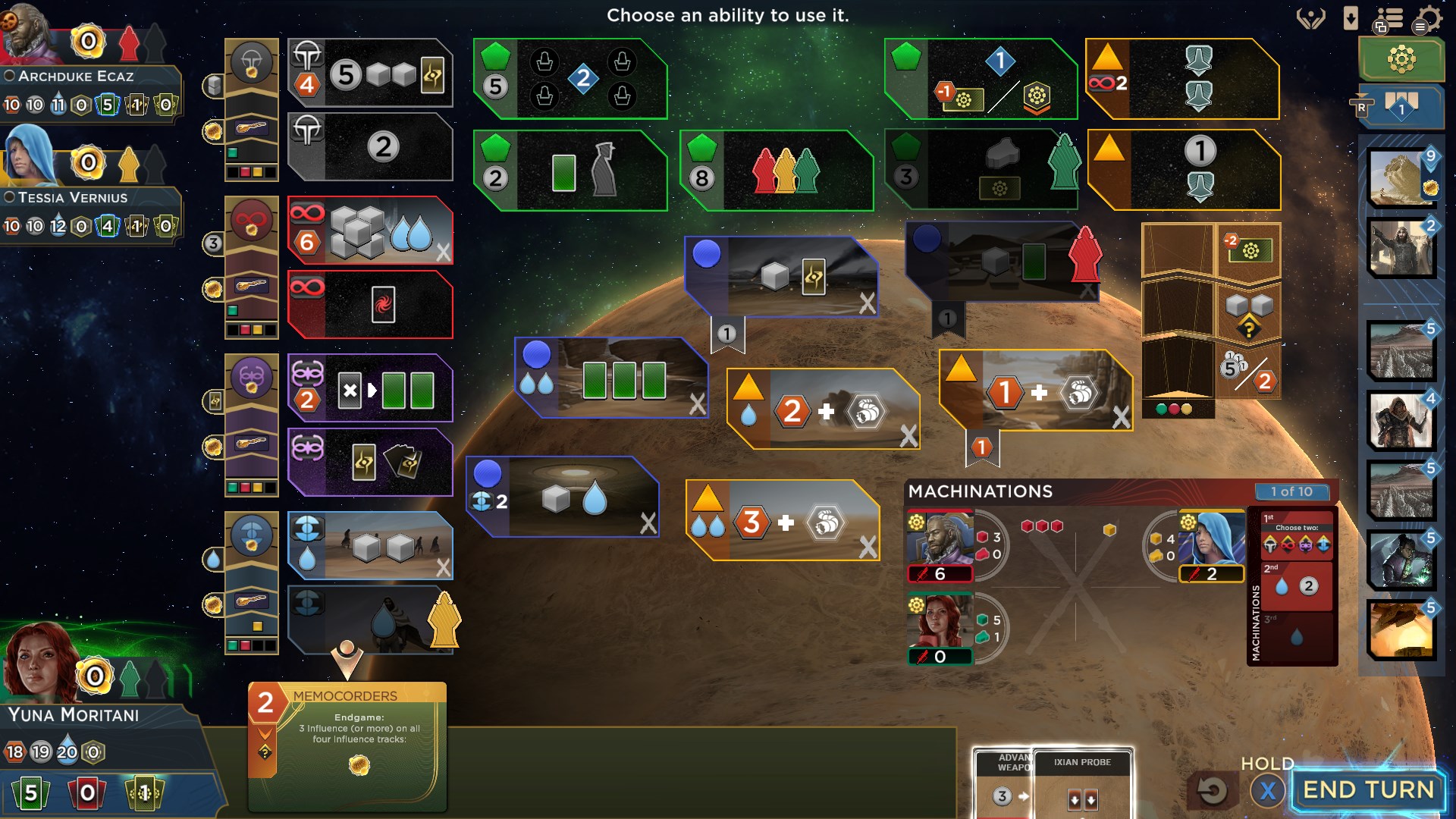Image resolution: width=1456 pixels, height=819 pixels.
Task: Click the circle beside Tessia Vernius
Action: (9, 198)
